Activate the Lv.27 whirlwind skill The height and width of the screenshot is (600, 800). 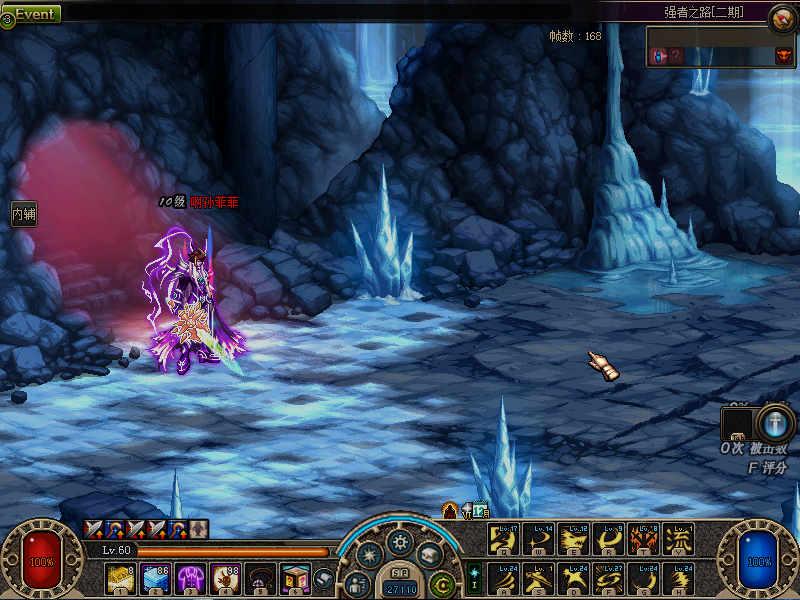tap(608, 579)
